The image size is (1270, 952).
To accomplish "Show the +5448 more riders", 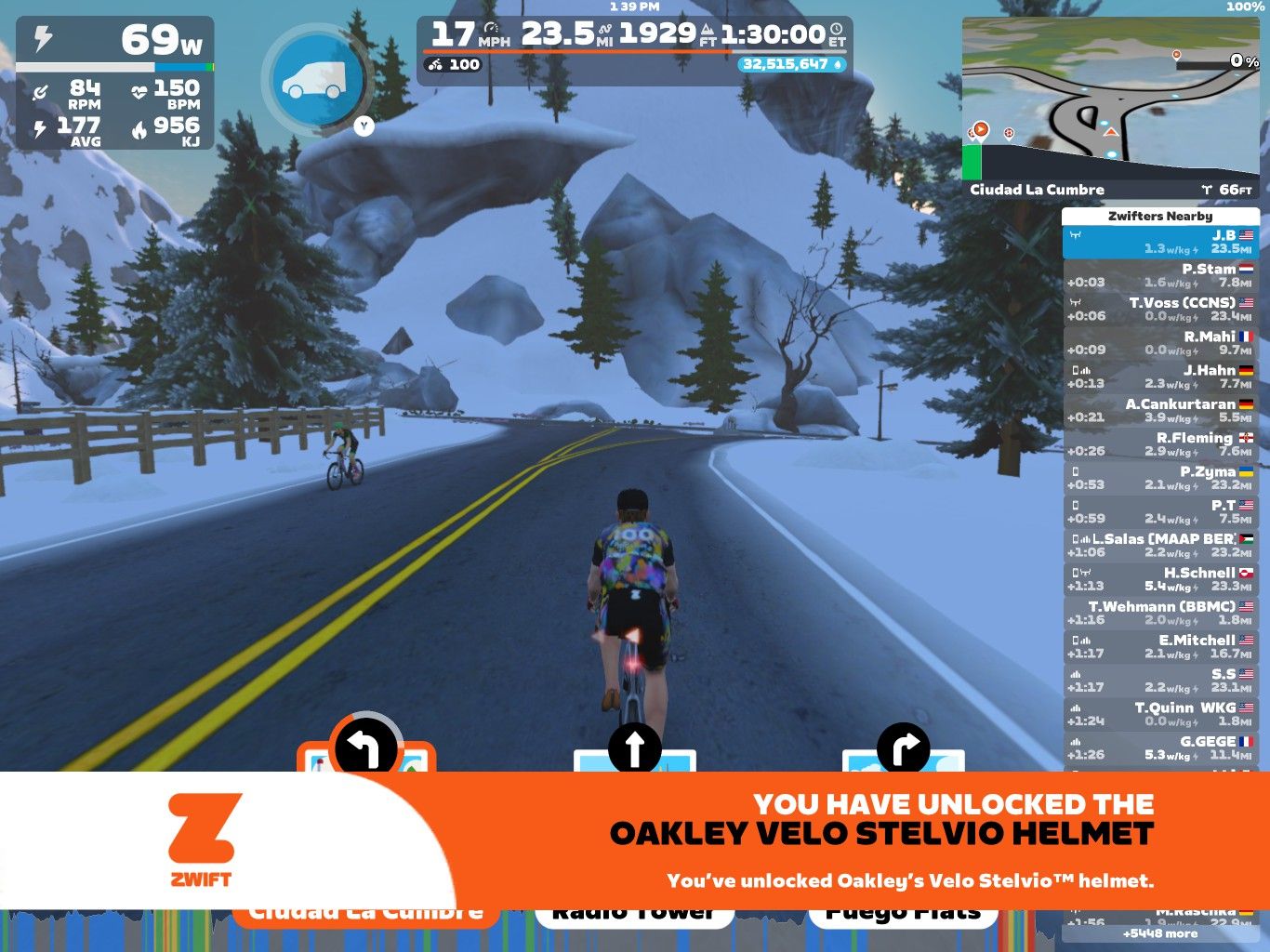I will [x=1159, y=933].
